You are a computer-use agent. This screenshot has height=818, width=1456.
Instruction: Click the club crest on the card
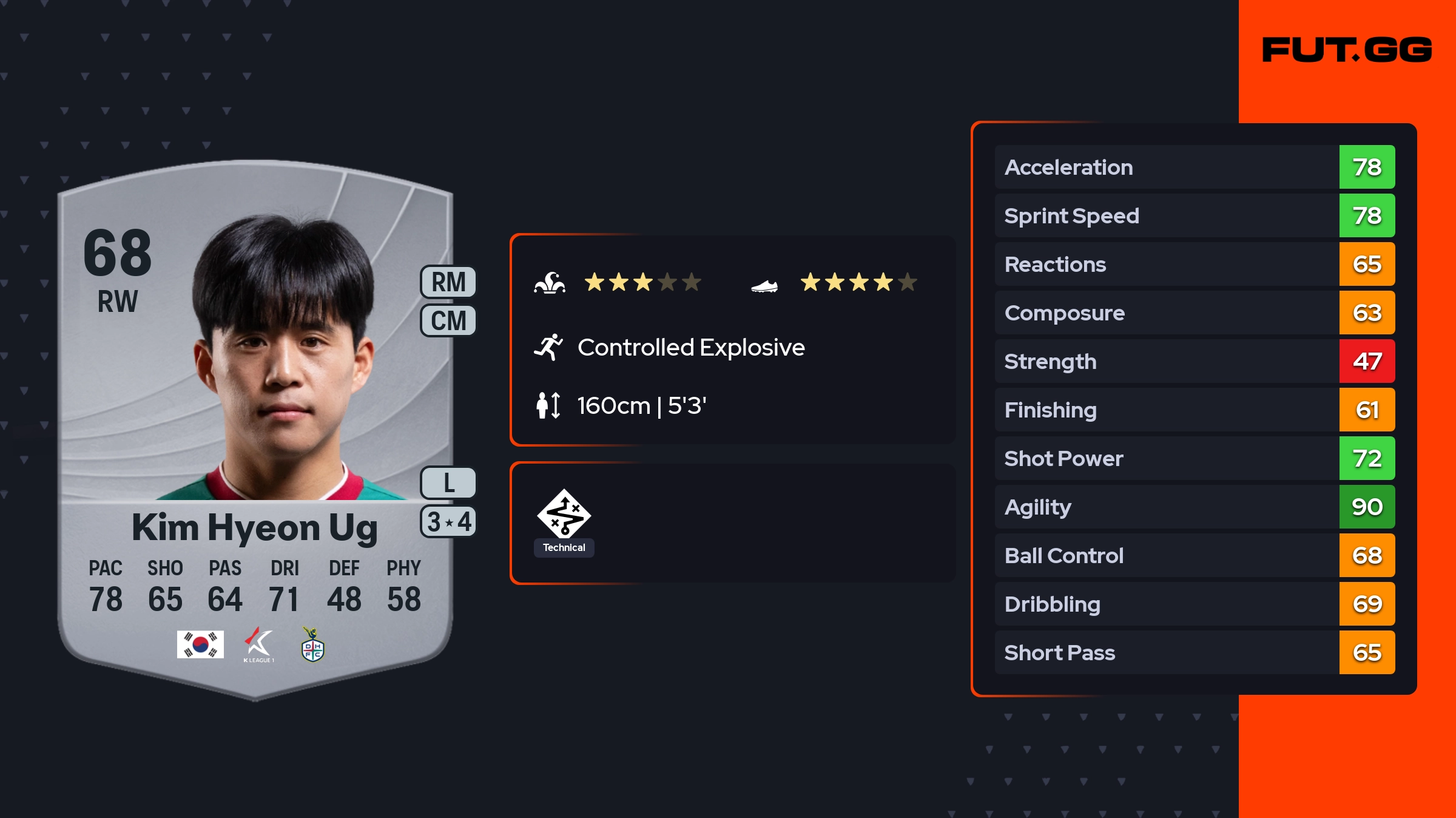(x=313, y=644)
